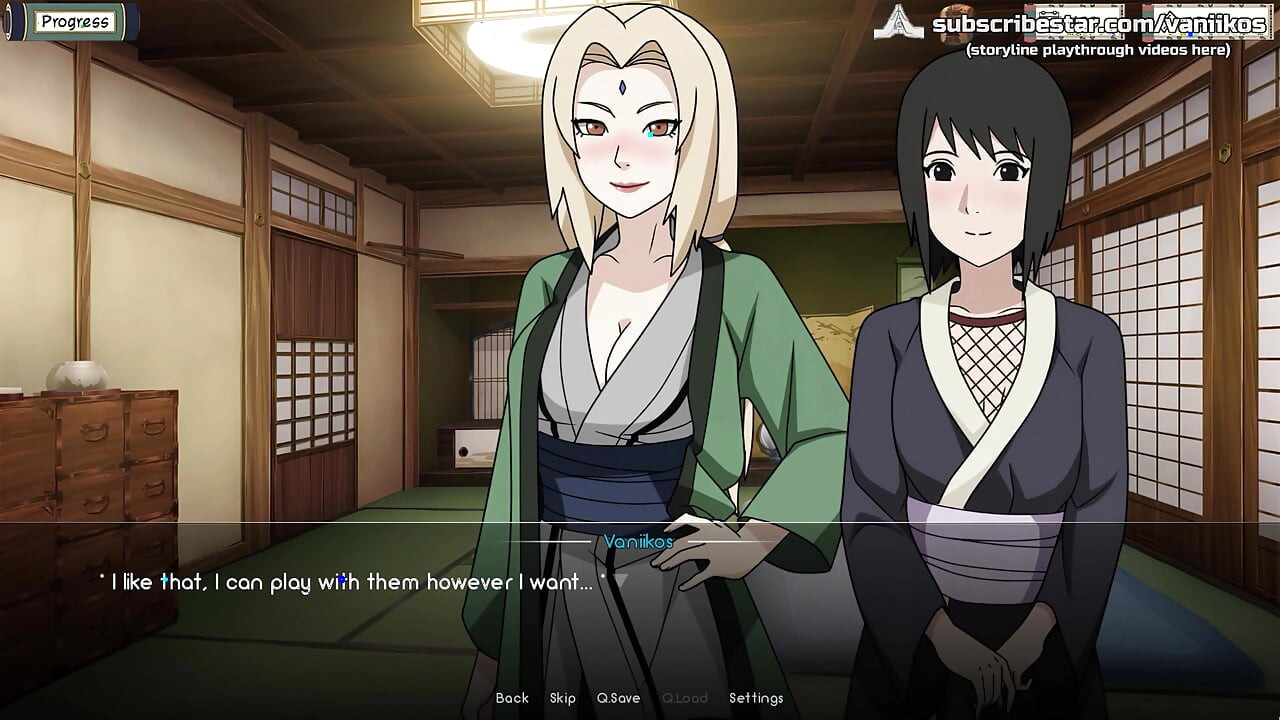Click the character icon next to the hand-seal logo
The image size is (1280, 720).
coord(955,22)
